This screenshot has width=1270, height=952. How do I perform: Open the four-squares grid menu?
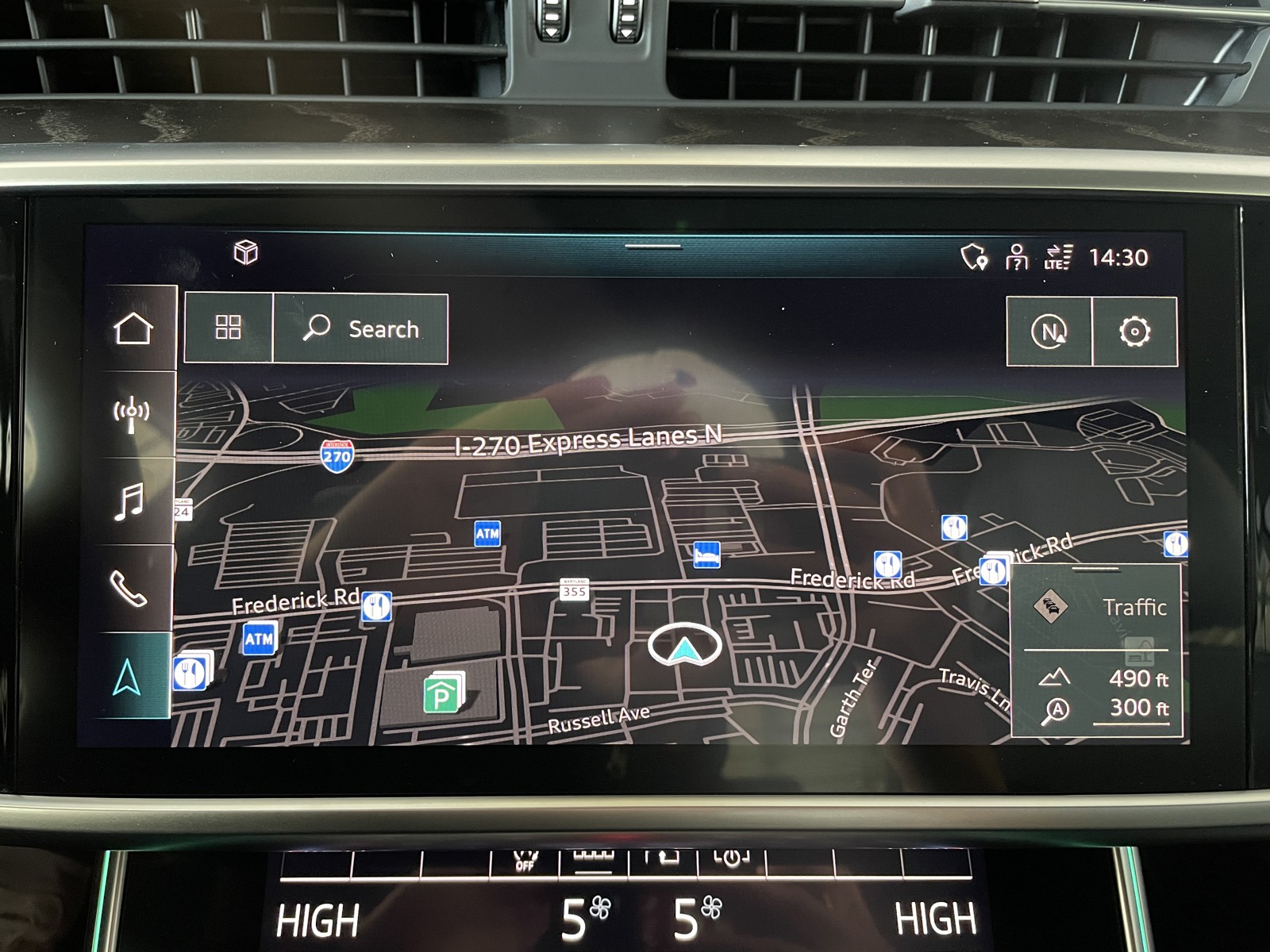pos(229,328)
